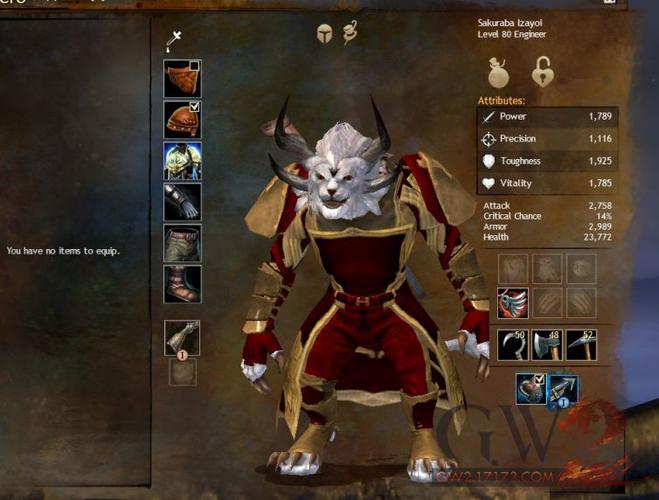This screenshot has width=659, height=500.
Task: Toggle the headgear visibility checkbox
Action: (195, 66)
